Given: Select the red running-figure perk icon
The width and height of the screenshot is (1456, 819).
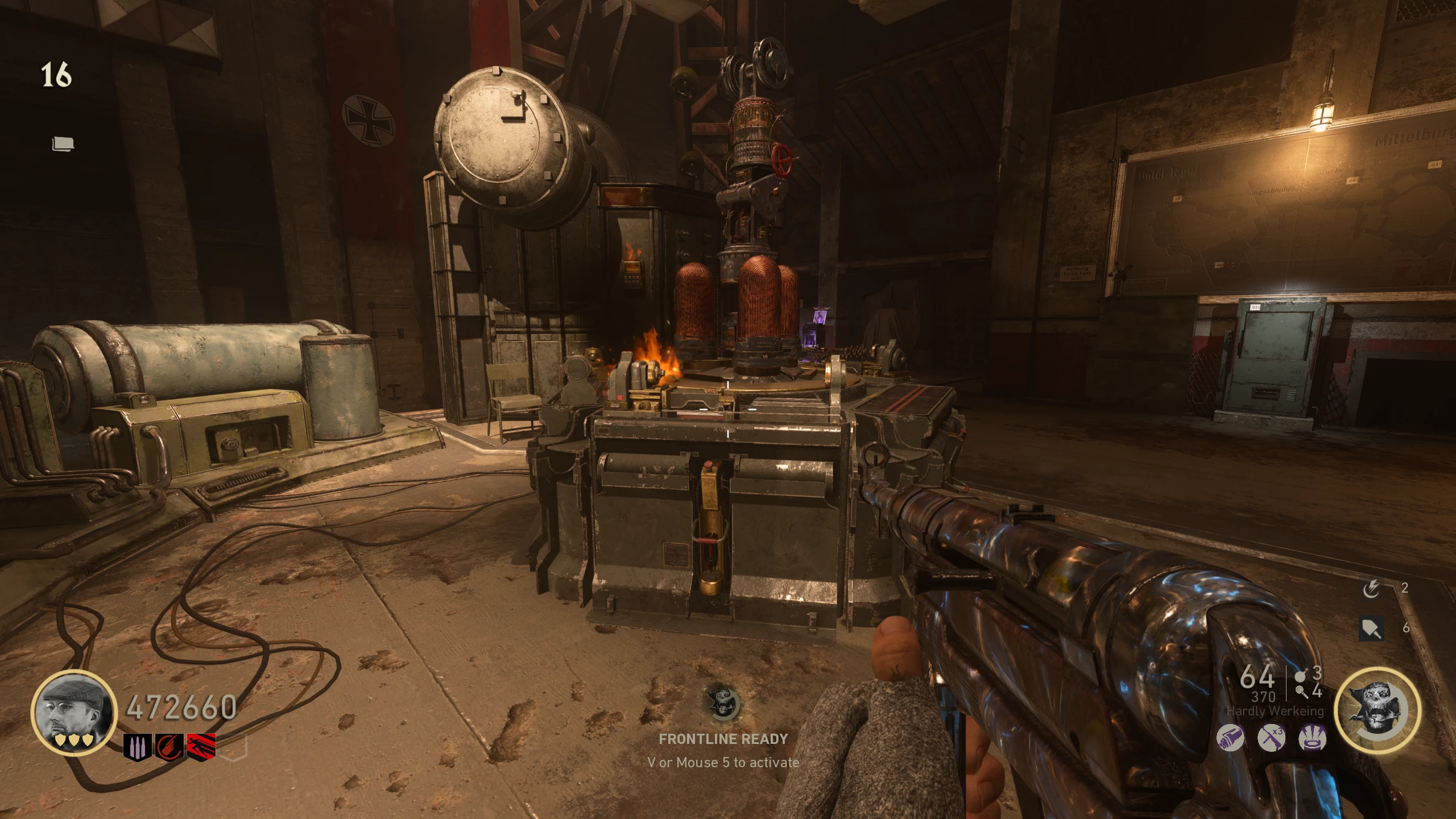Looking at the screenshot, I should tap(201, 746).
